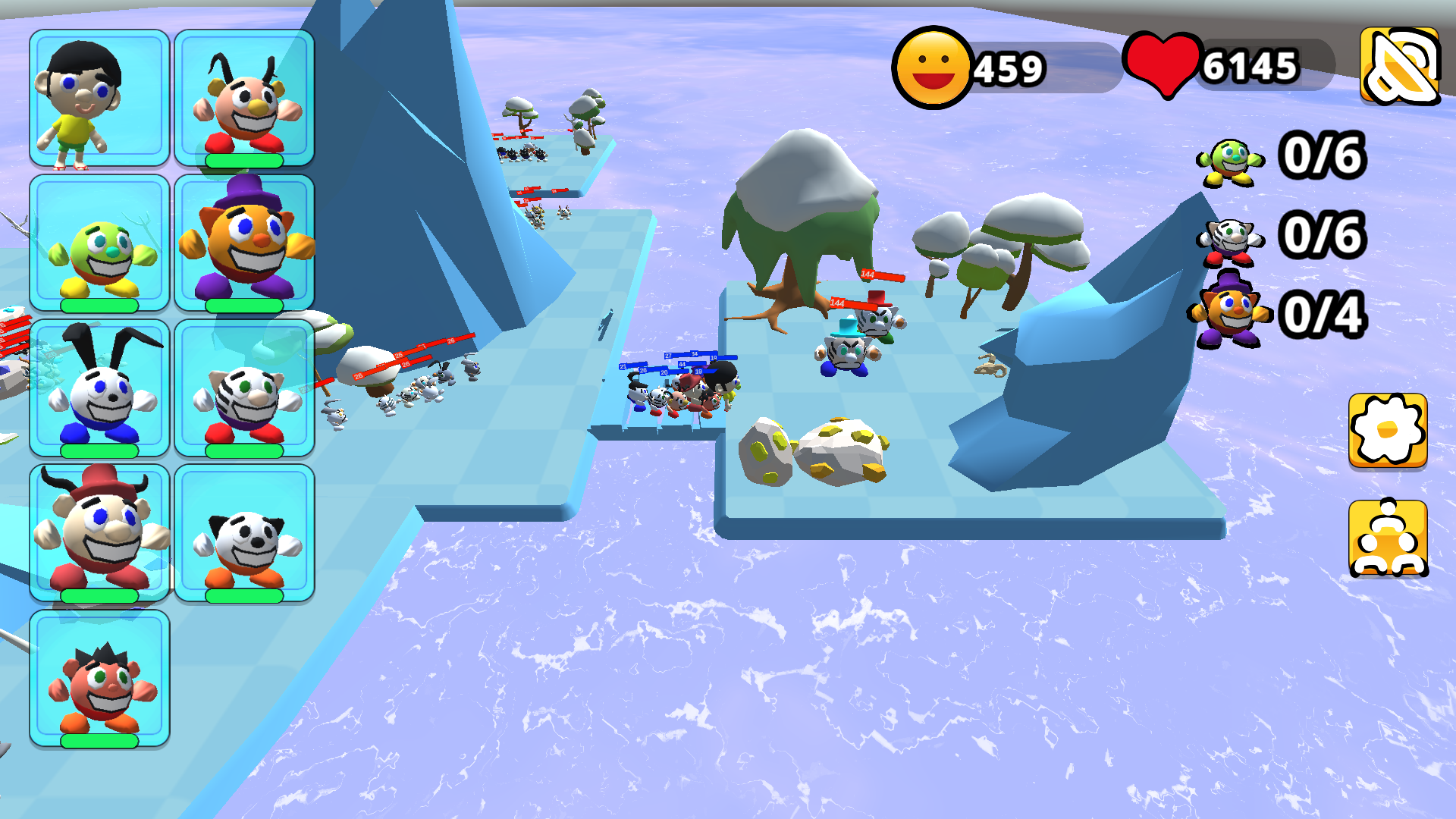Viewport: 1456px width, 819px height.
Task: Pick the panda unit card
Action: point(244,532)
